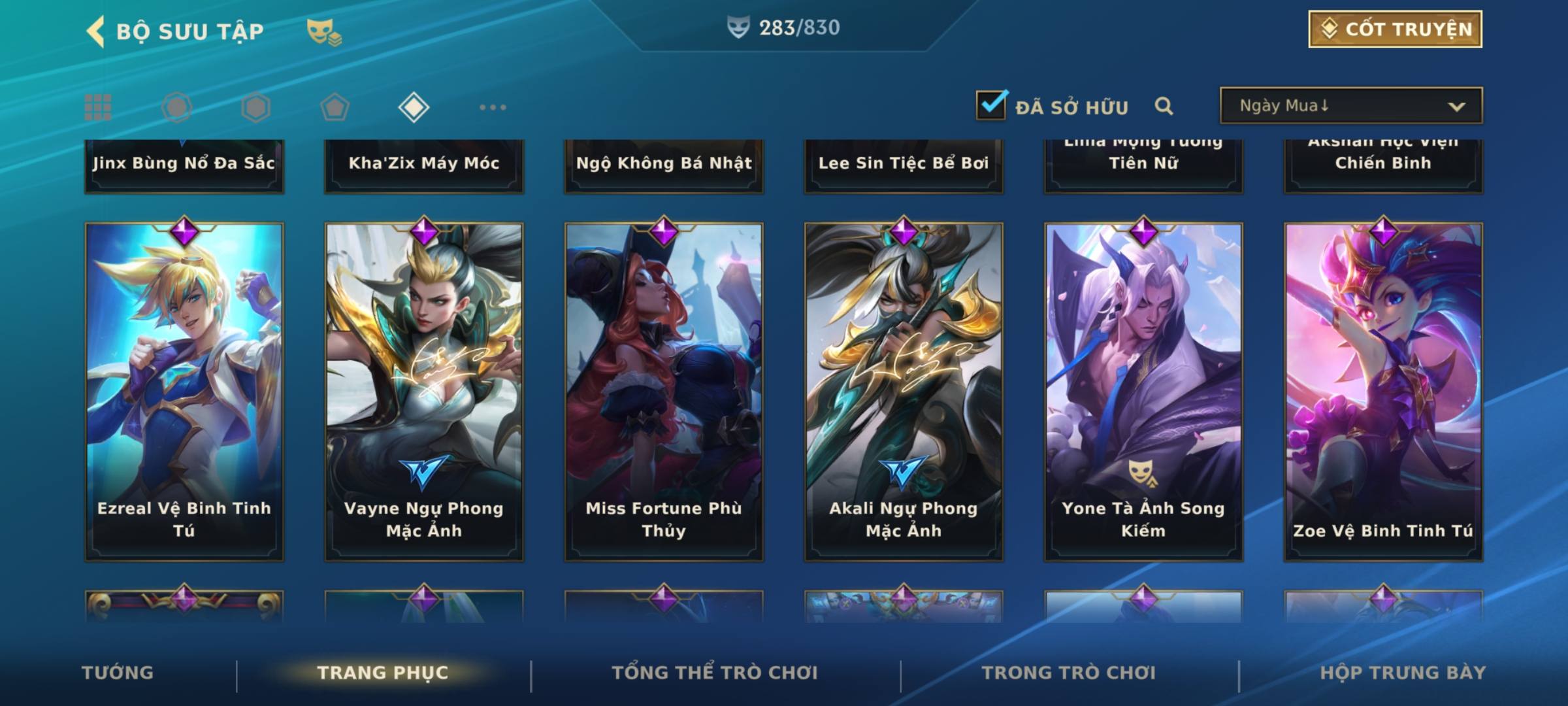
Task: Choose the pentagon rarity filter
Action: (x=335, y=107)
